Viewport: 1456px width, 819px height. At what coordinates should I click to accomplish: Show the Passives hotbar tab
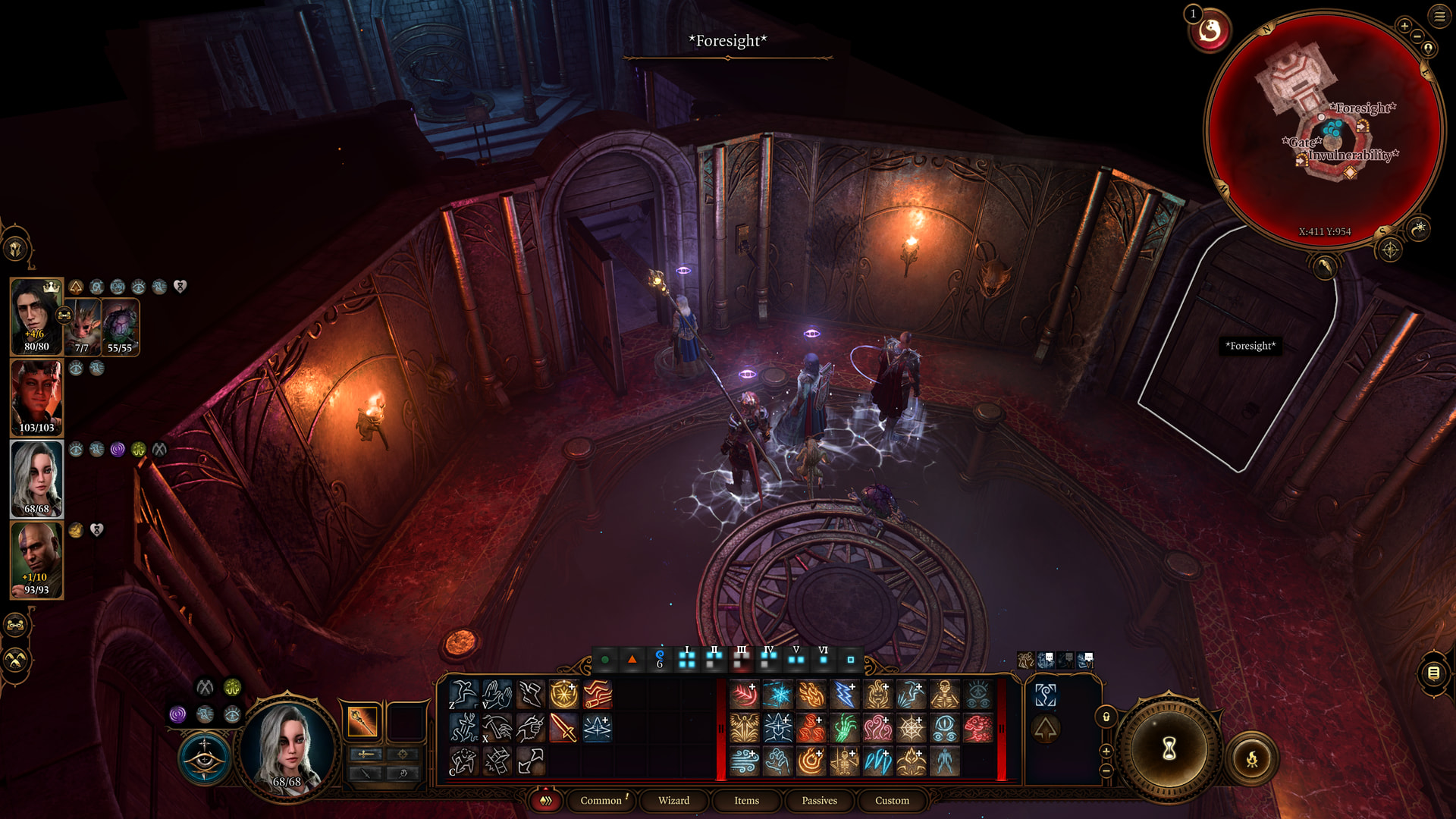[819, 801]
